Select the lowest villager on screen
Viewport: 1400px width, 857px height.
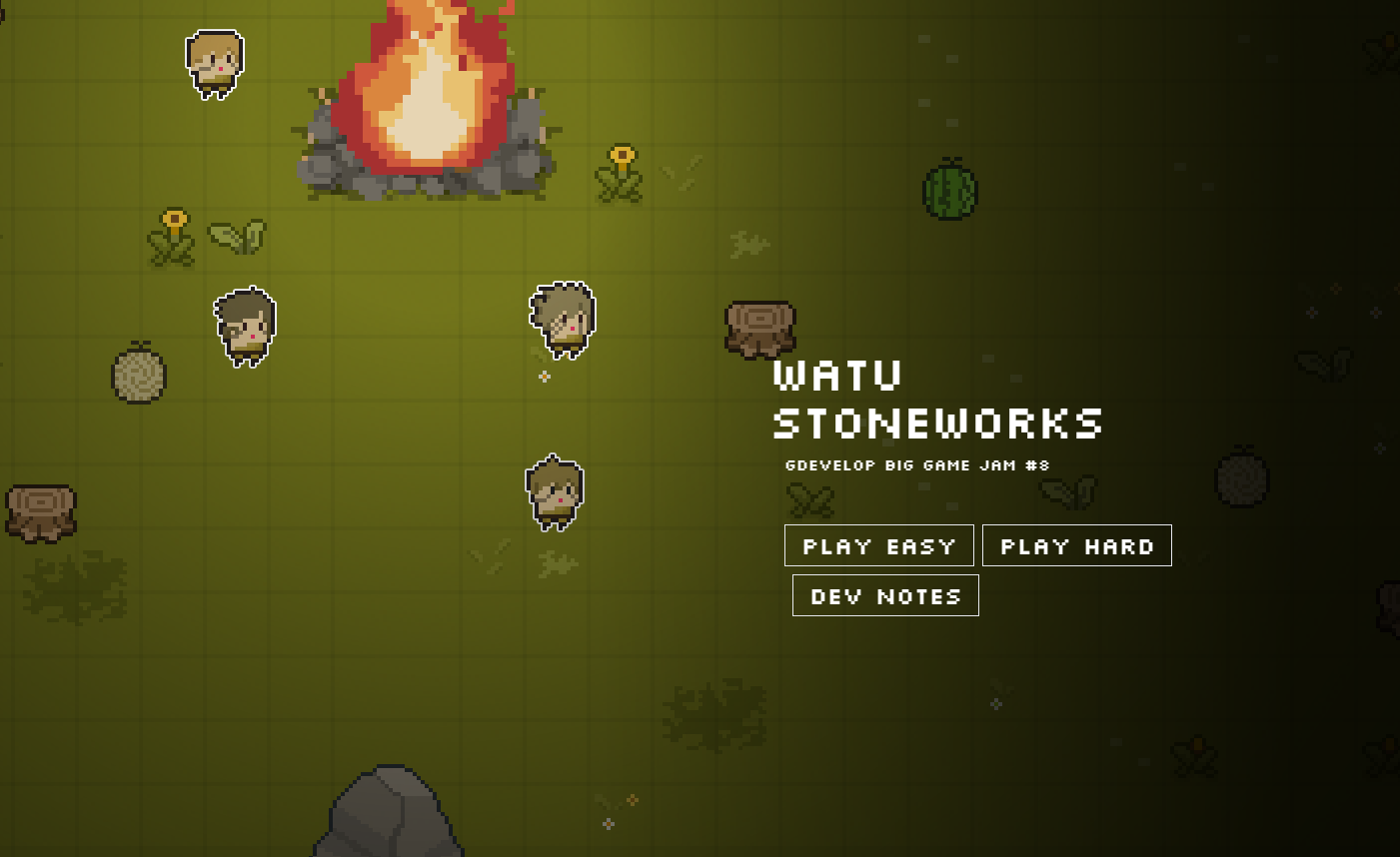[x=556, y=491]
